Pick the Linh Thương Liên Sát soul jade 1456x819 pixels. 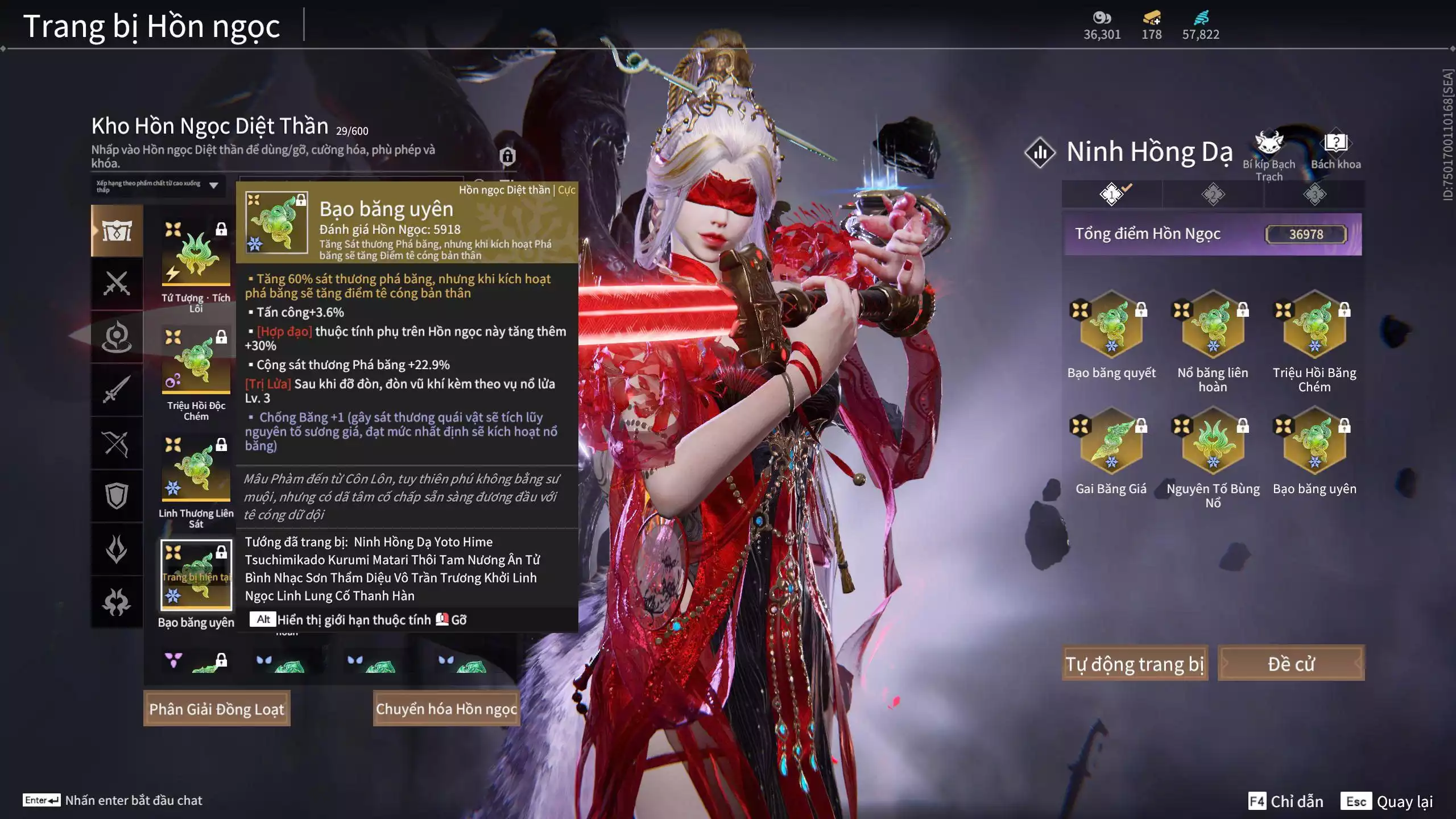pyautogui.click(x=196, y=469)
